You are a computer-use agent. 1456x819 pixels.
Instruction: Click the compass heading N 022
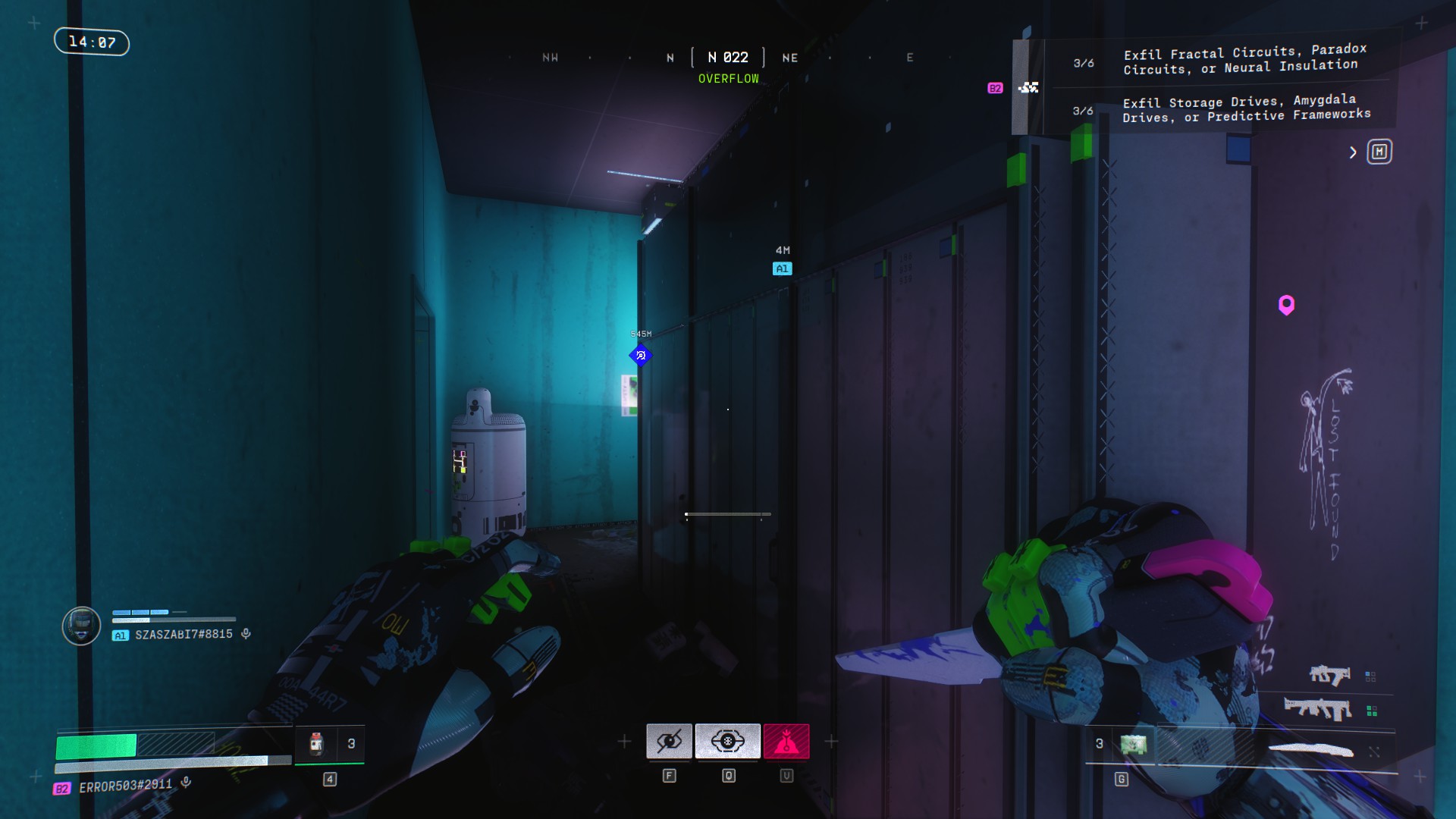click(728, 58)
